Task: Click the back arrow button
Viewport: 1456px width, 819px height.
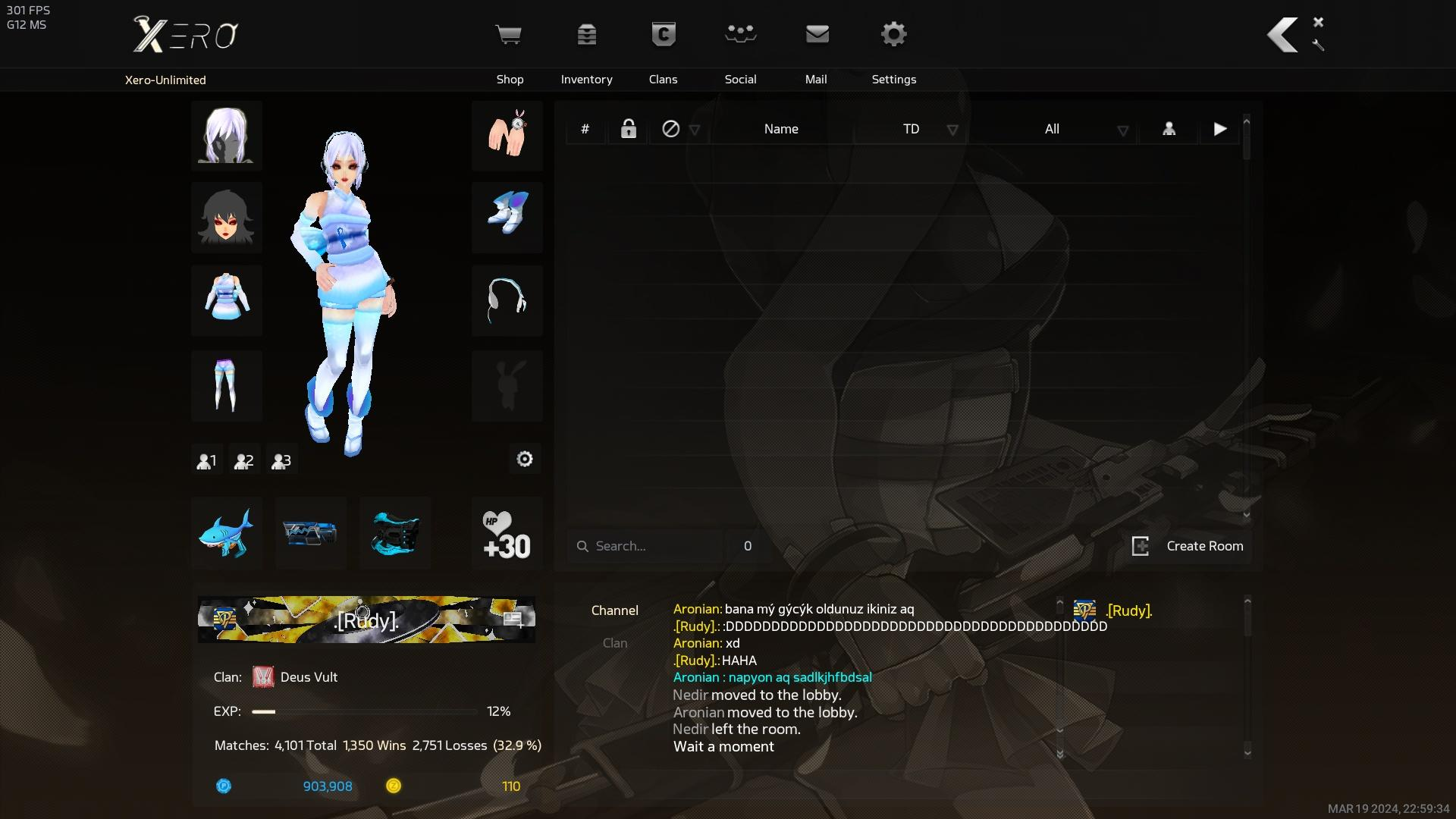Action: [1282, 35]
